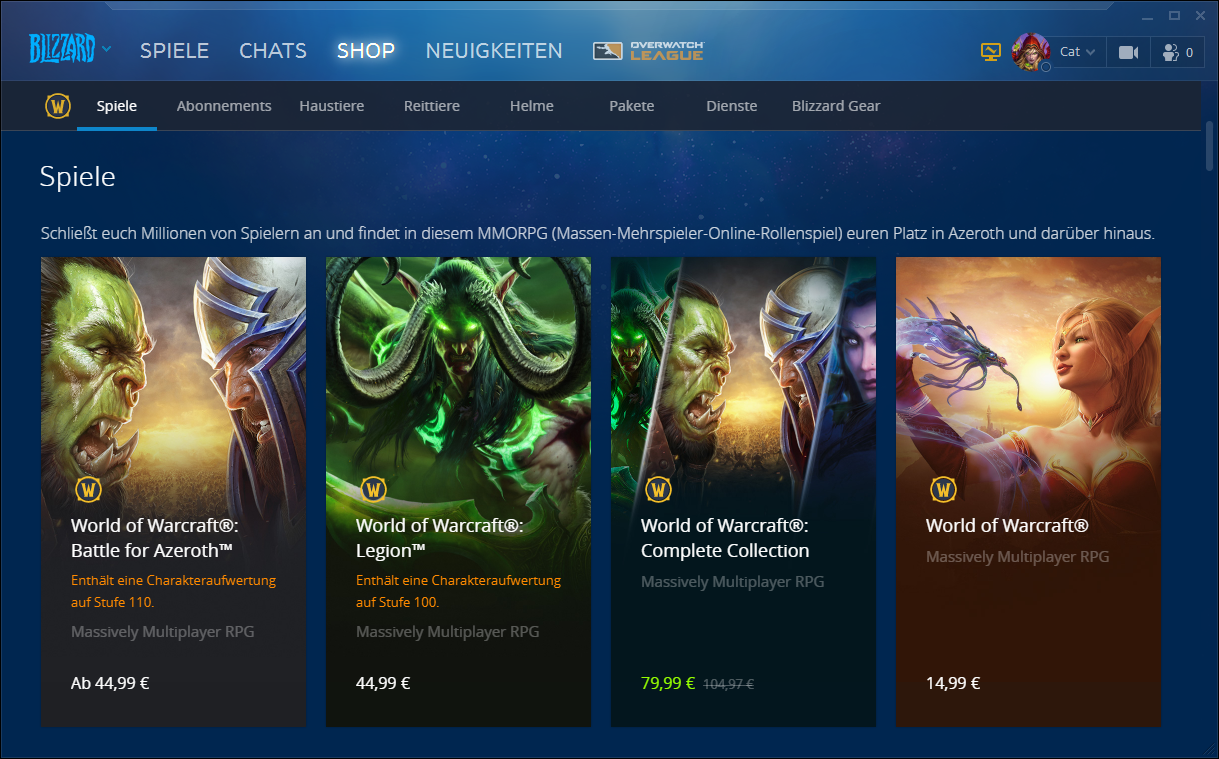Show the NEUIGKEITEN news page
1219x759 pixels.
click(x=494, y=51)
